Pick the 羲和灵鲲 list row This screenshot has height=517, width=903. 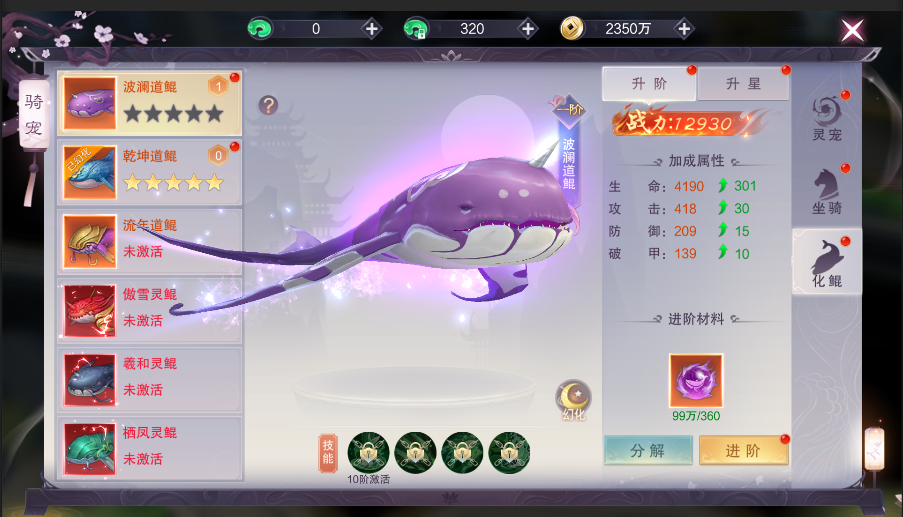150,377
